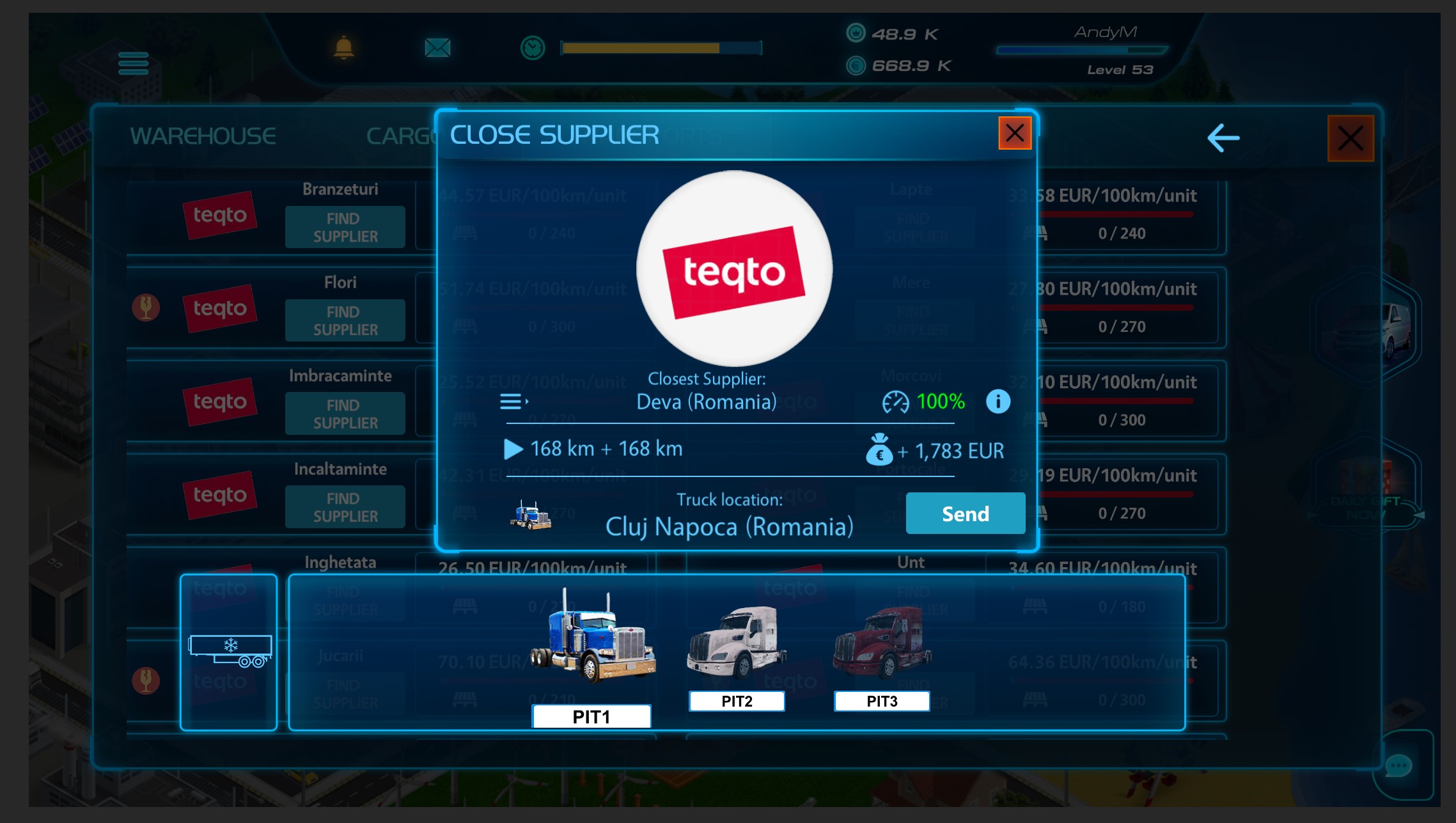Open the hamburger menu top left
This screenshot has height=823, width=1456.
[x=132, y=64]
